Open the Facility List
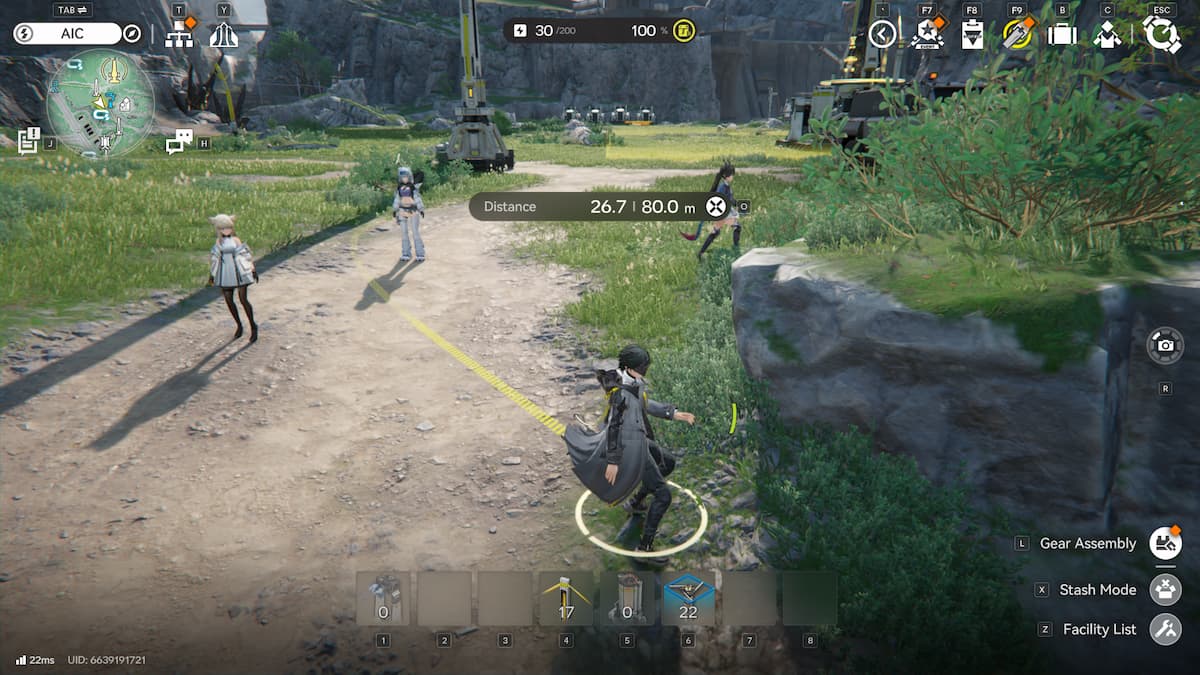The width and height of the screenshot is (1200, 675). pos(1165,629)
